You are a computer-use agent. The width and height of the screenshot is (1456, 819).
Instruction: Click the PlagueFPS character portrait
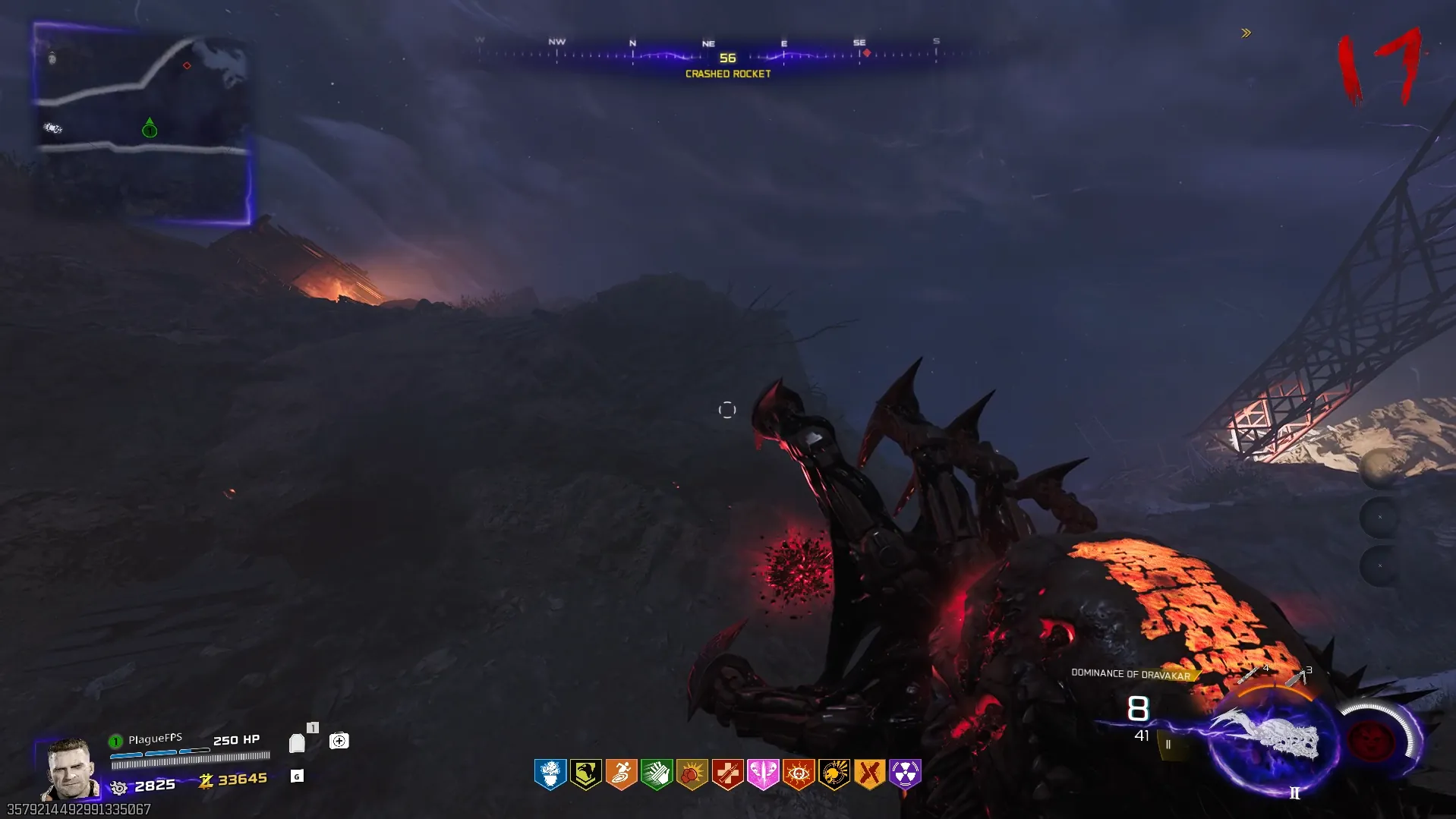point(70,768)
